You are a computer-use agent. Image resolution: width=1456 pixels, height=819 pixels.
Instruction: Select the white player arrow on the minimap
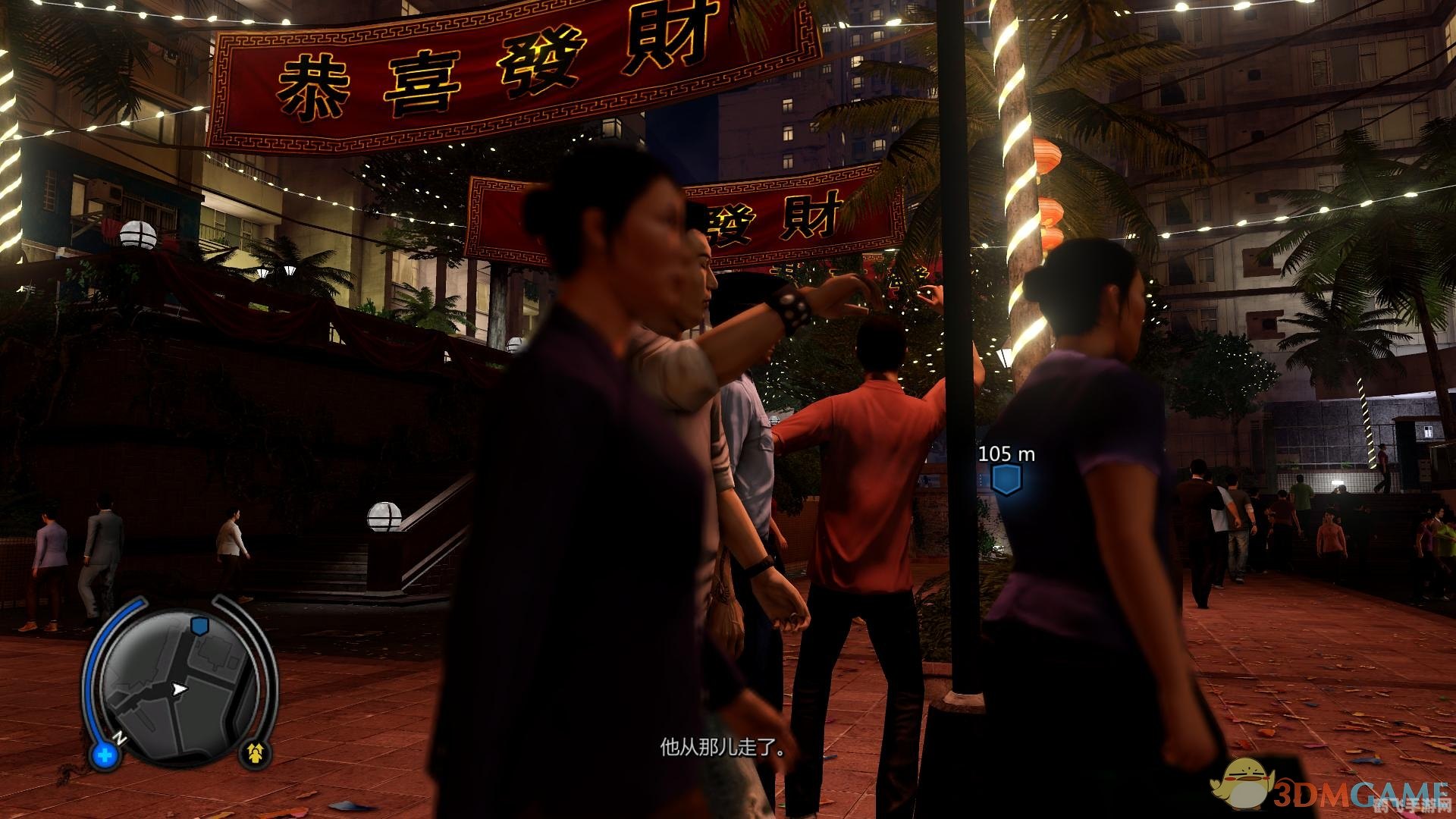(x=180, y=689)
